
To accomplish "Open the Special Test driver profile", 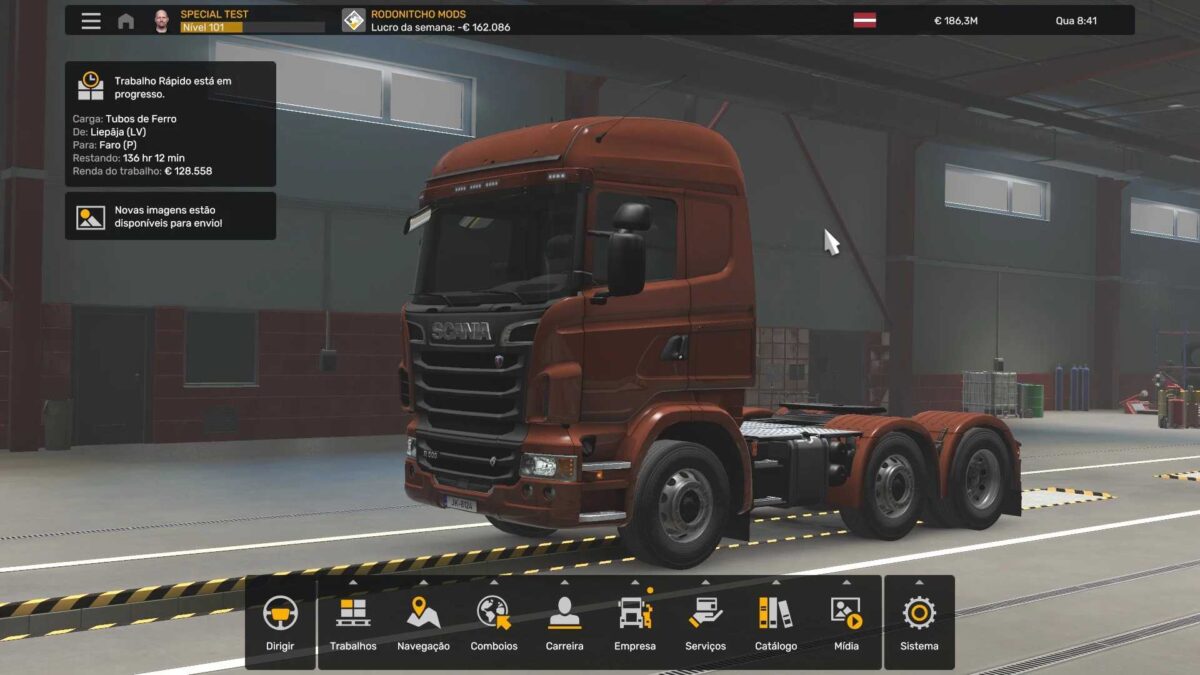I will 214,20.
